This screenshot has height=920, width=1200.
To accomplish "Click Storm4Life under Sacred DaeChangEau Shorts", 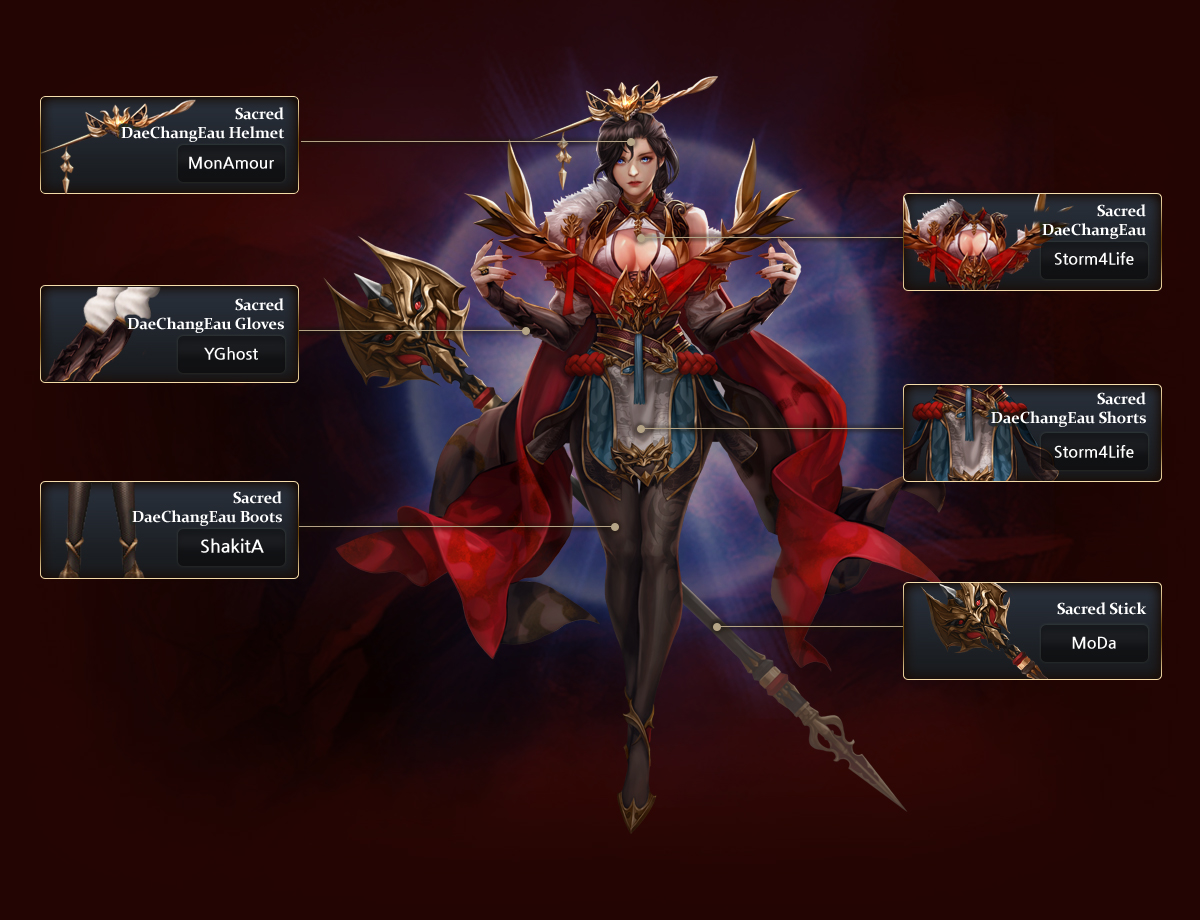I will (x=1094, y=452).
